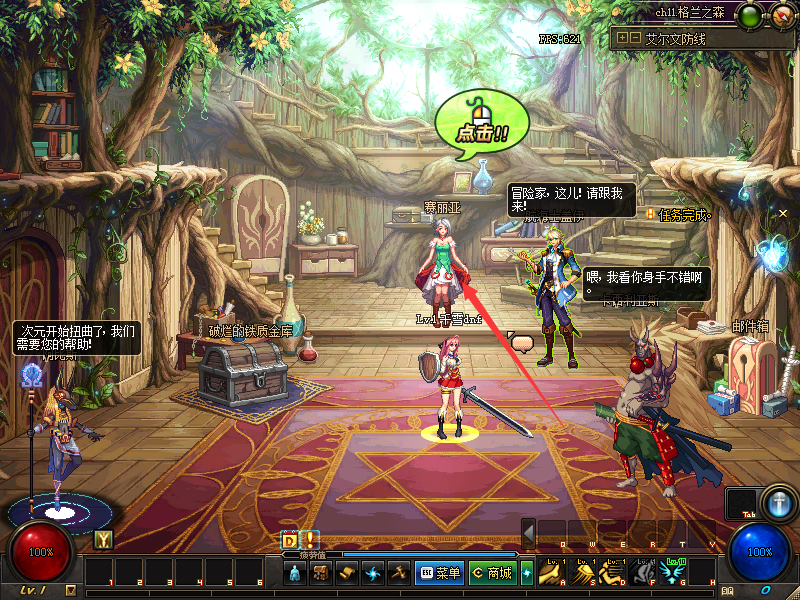Click the green orb button
Screen dimensions: 800x600
[x=749, y=15]
